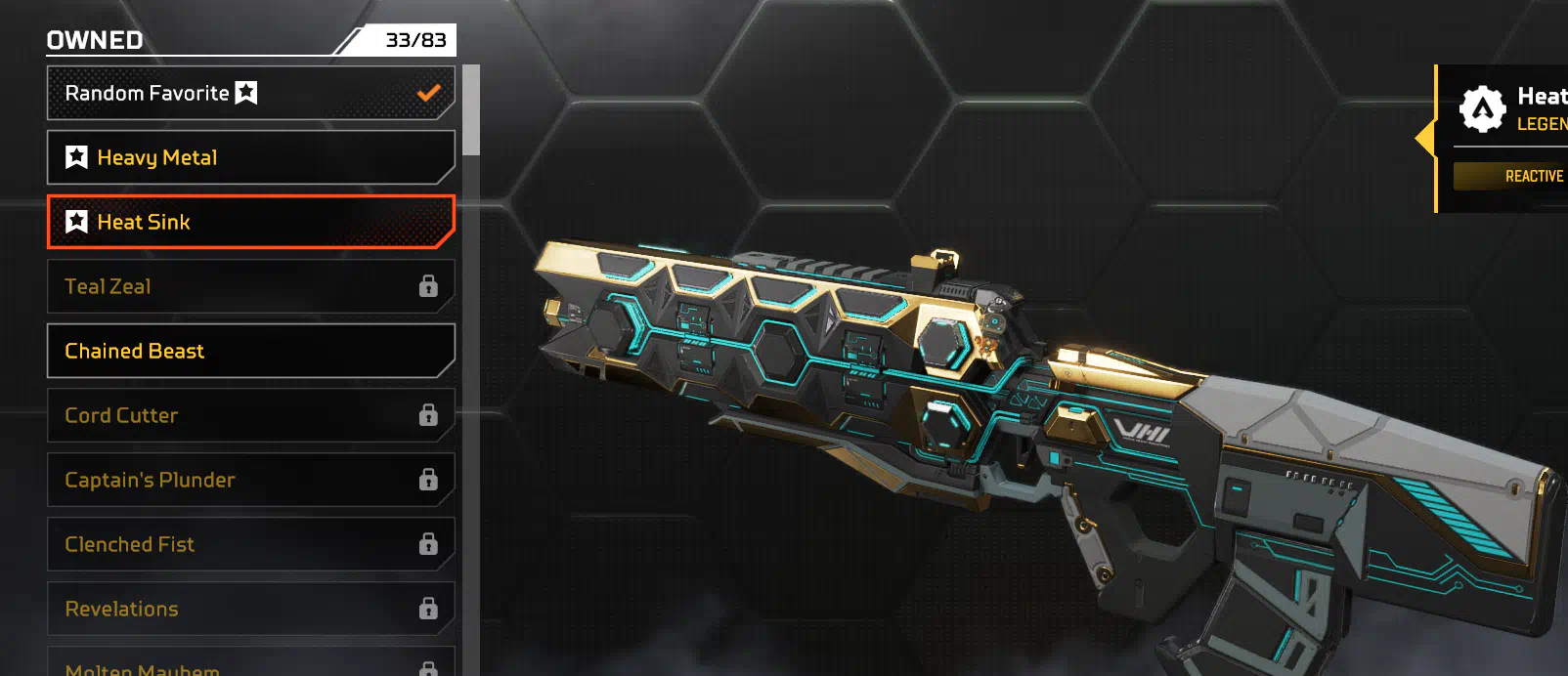Click the skin list scrollbar
This screenshot has width=1568, height=676.
(x=471, y=109)
